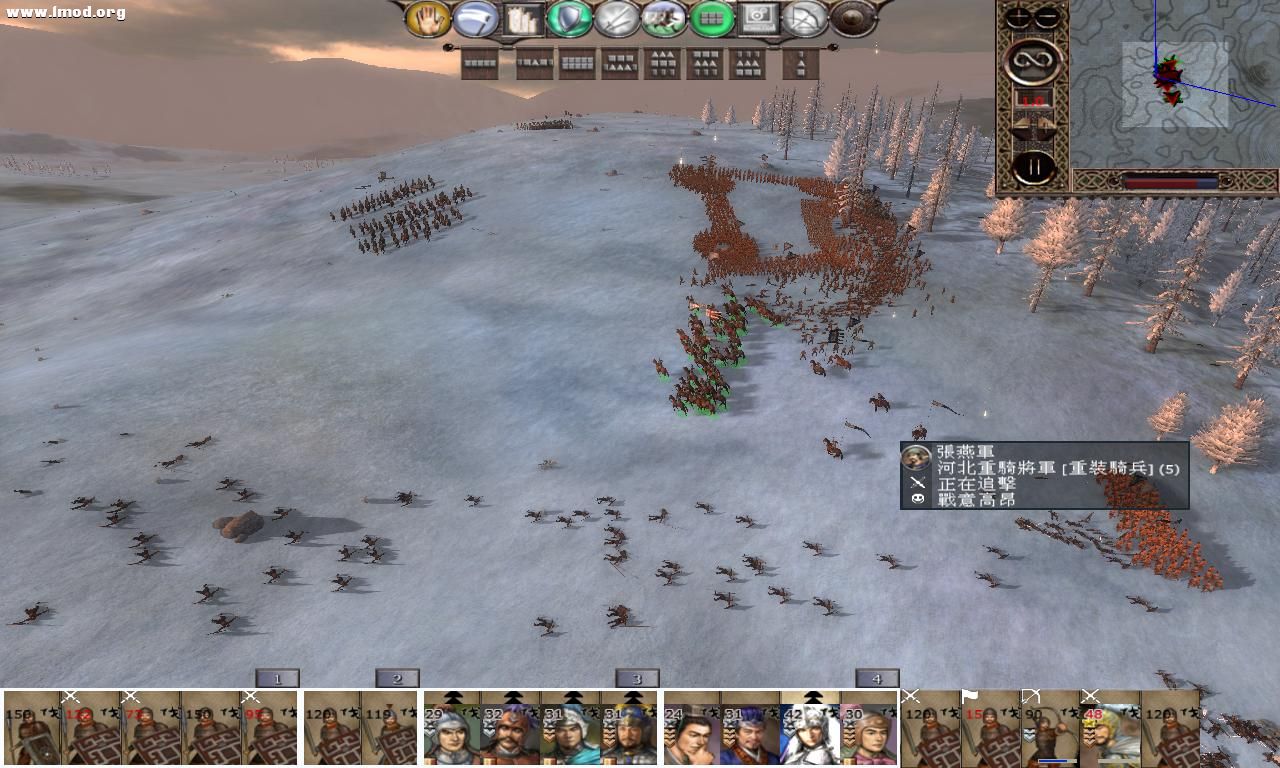1280x768 pixels.
Task: Toggle battle pause on the minimap panel
Action: pos(1034,166)
